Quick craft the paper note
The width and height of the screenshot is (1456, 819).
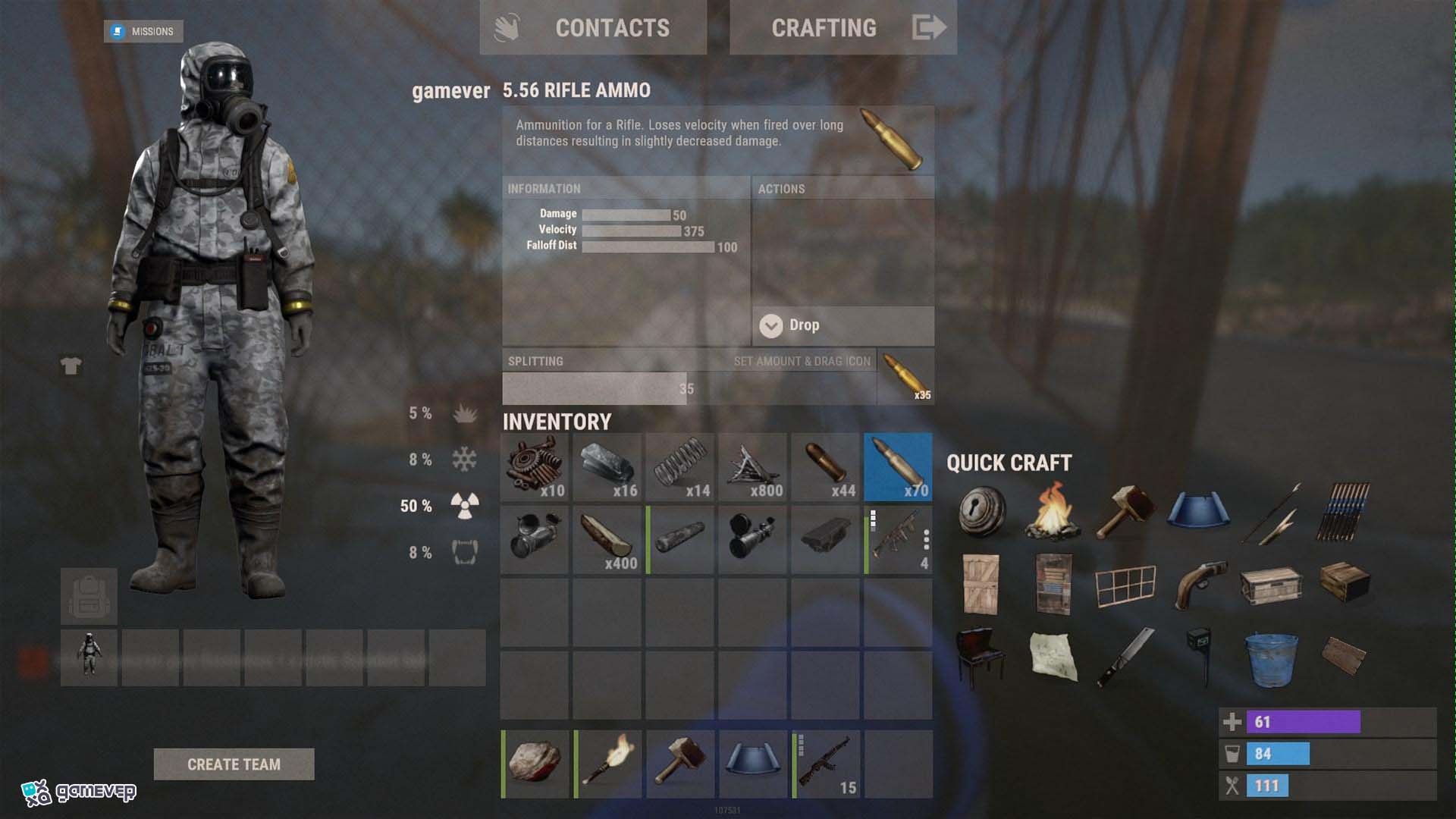(1053, 657)
